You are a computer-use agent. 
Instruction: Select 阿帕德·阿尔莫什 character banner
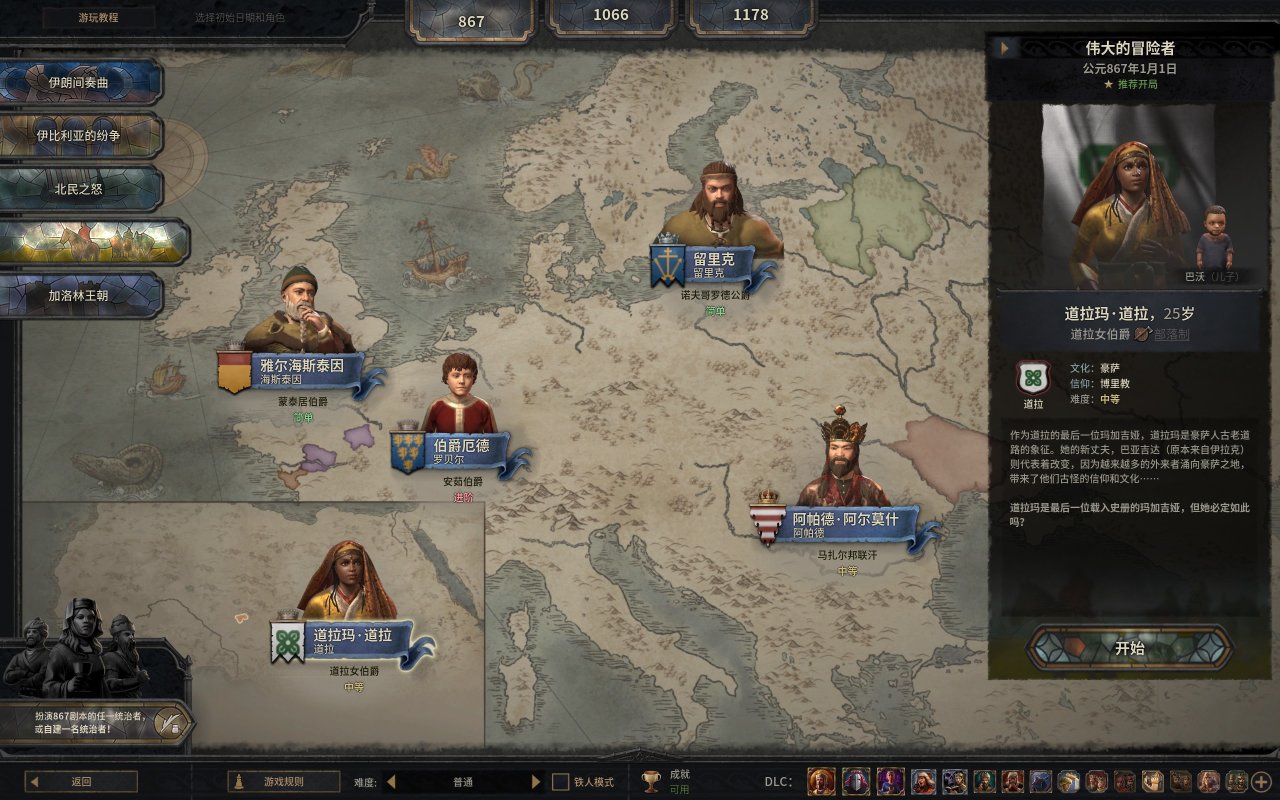(x=839, y=524)
